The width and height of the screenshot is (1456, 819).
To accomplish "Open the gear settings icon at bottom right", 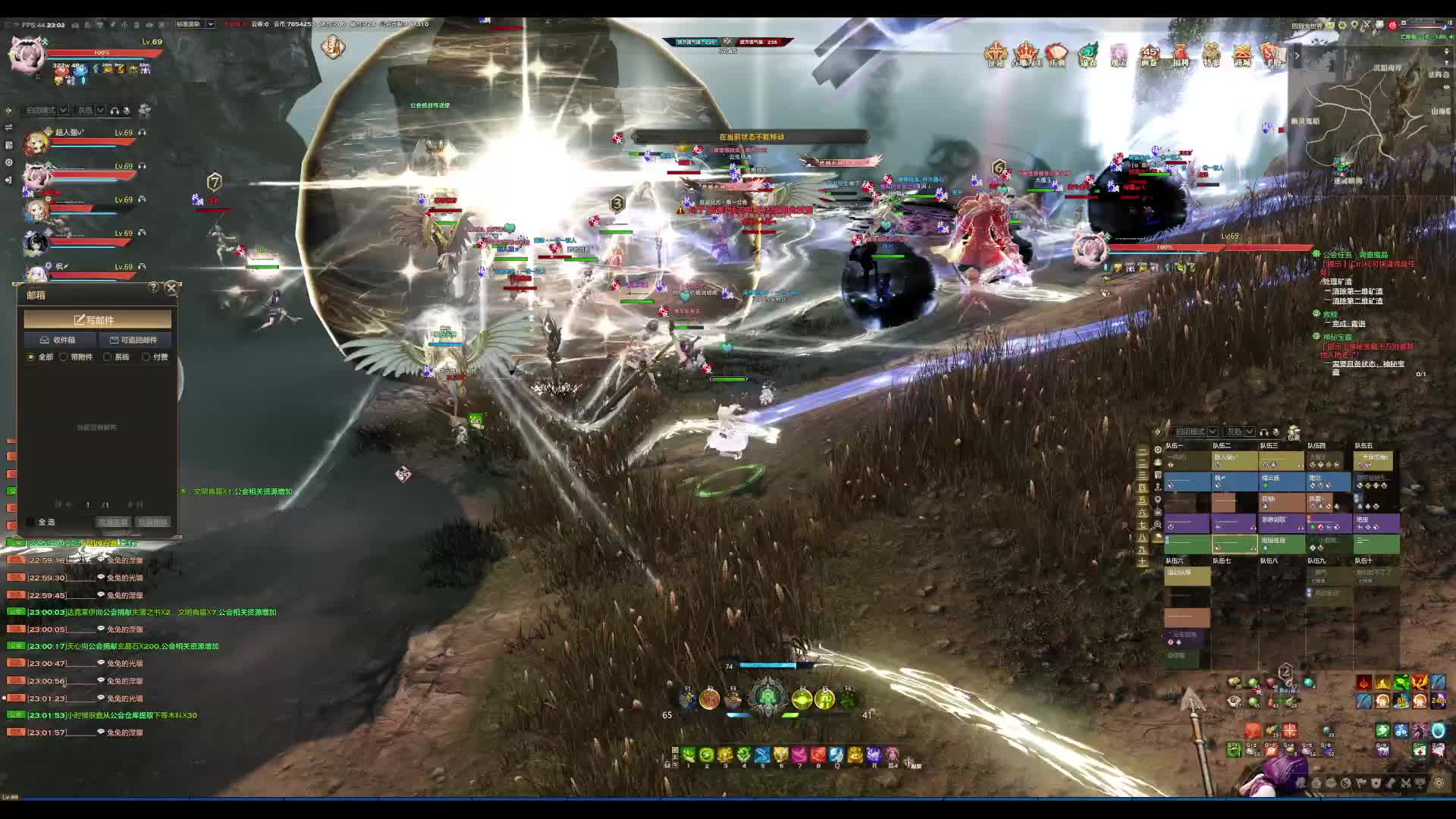I will 1439,783.
